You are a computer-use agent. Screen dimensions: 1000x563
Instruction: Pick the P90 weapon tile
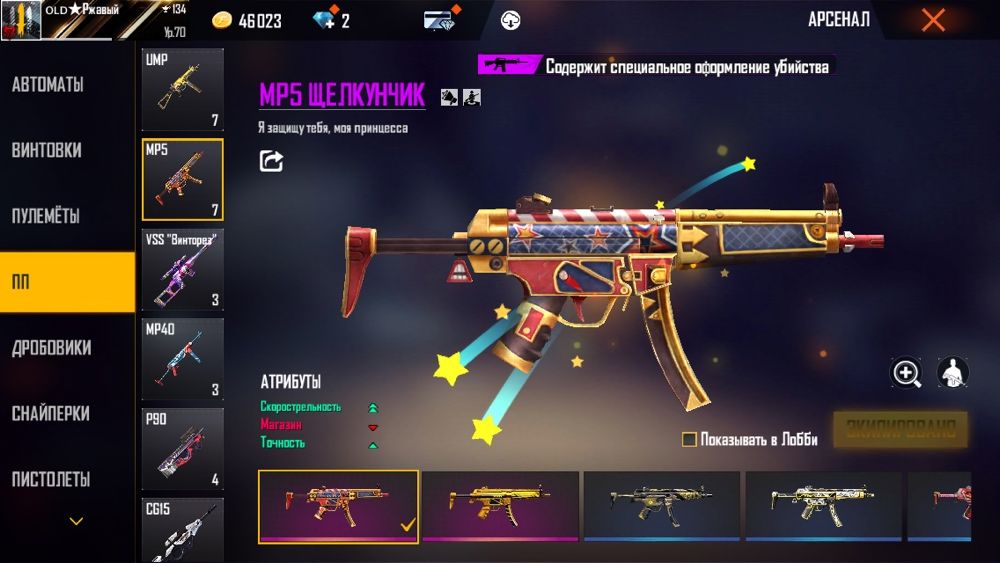click(x=182, y=448)
